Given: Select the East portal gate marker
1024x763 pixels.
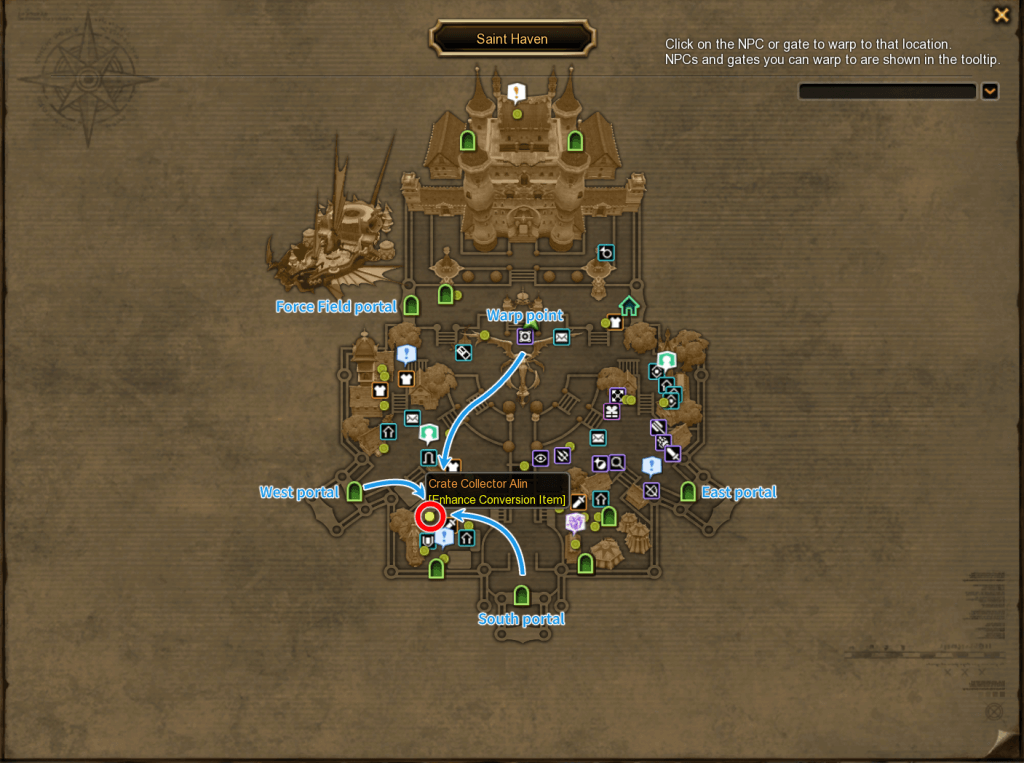Looking at the screenshot, I should [x=687, y=491].
